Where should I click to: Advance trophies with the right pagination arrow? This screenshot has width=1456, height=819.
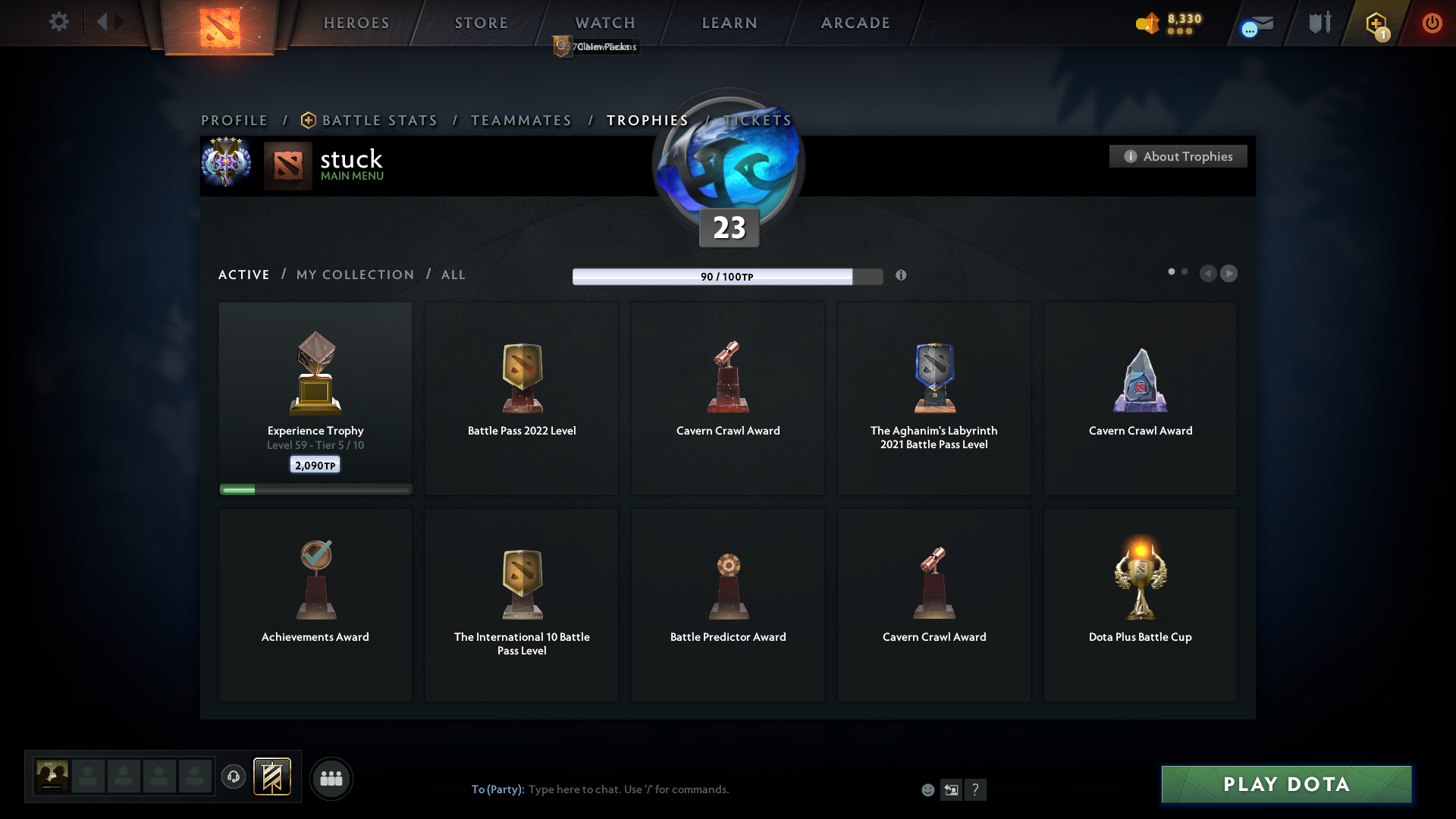coord(1229,274)
